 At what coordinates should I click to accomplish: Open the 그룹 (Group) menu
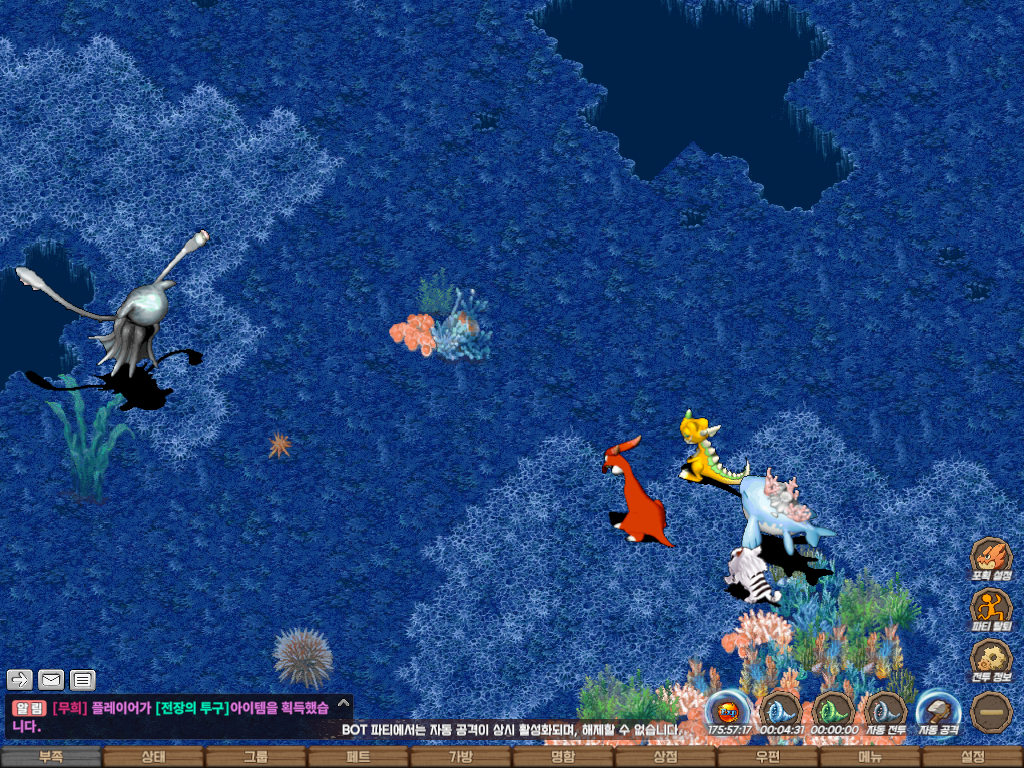[256, 757]
